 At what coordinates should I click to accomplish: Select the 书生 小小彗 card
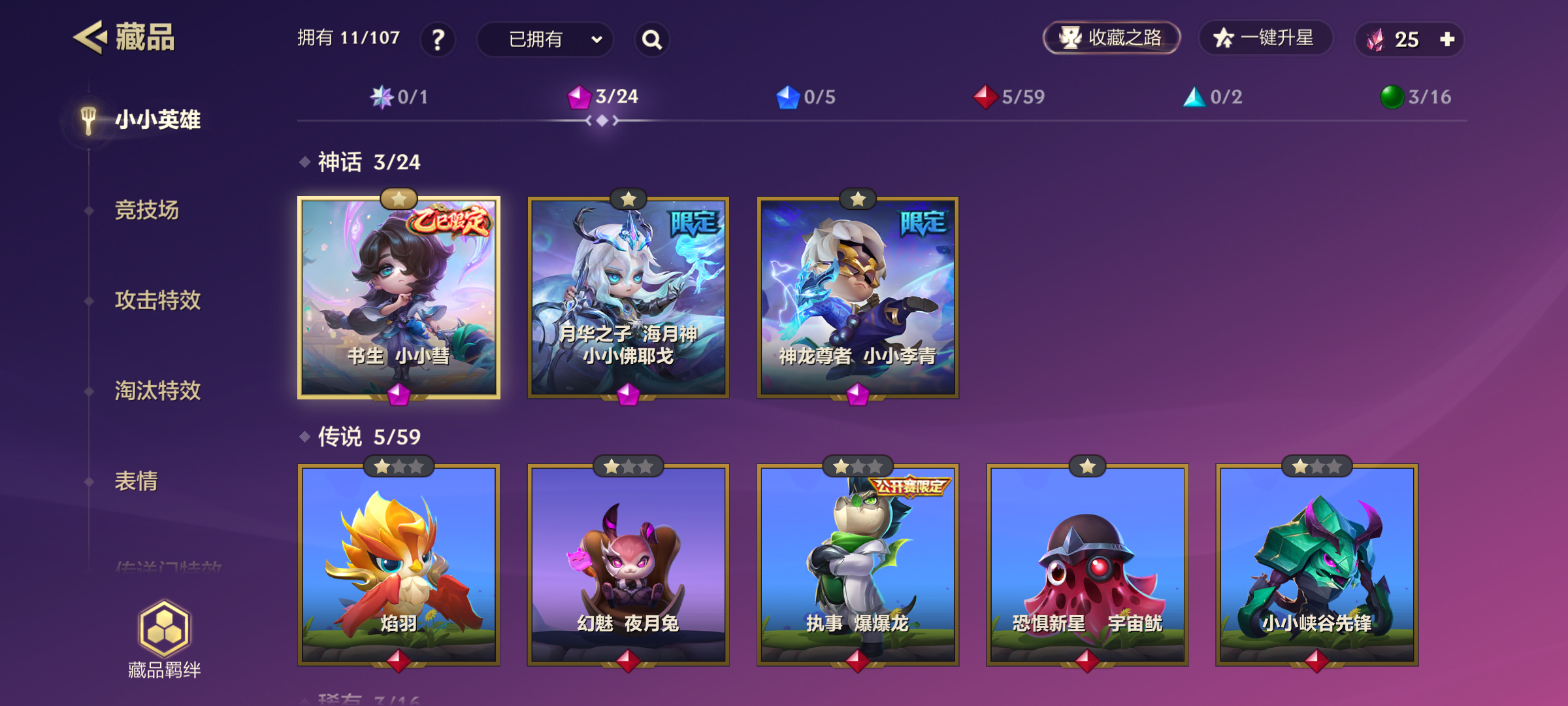[399, 297]
